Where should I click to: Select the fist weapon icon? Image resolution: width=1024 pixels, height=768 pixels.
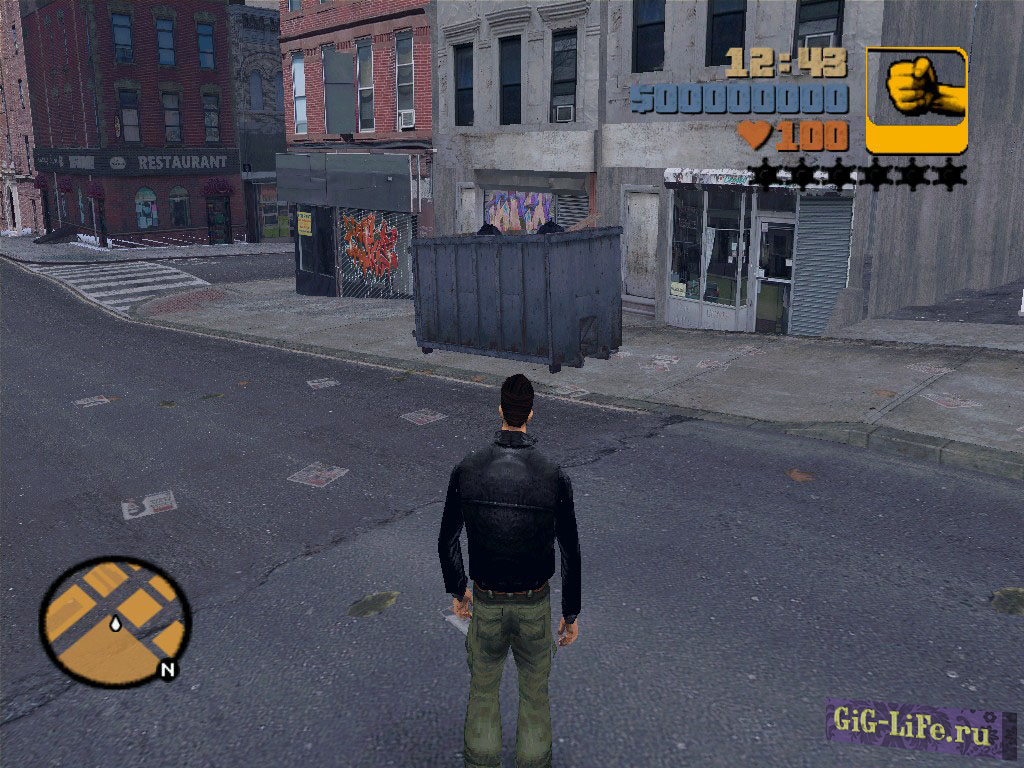[x=916, y=99]
